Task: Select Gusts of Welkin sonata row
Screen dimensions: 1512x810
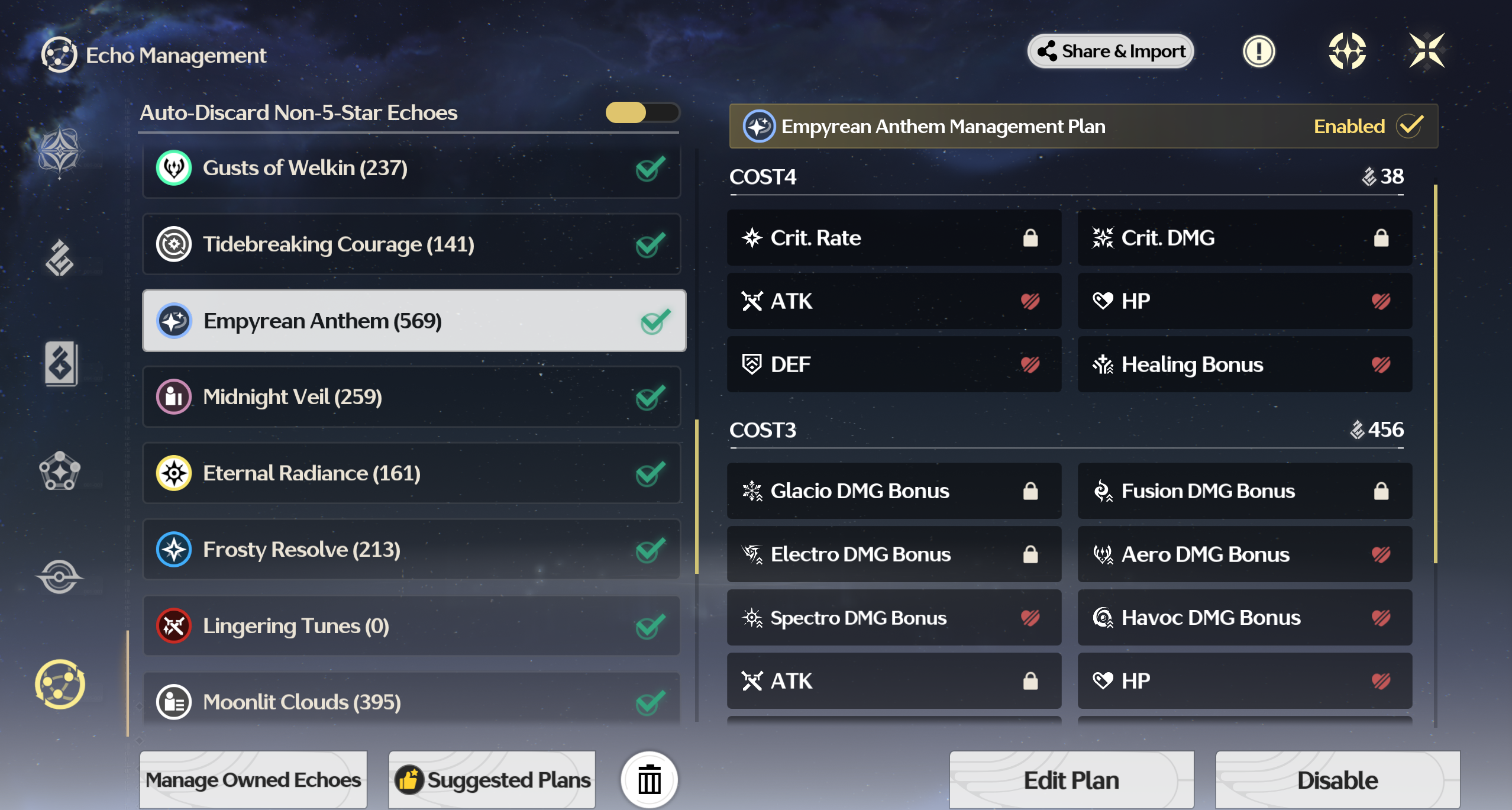Action: tap(411, 168)
